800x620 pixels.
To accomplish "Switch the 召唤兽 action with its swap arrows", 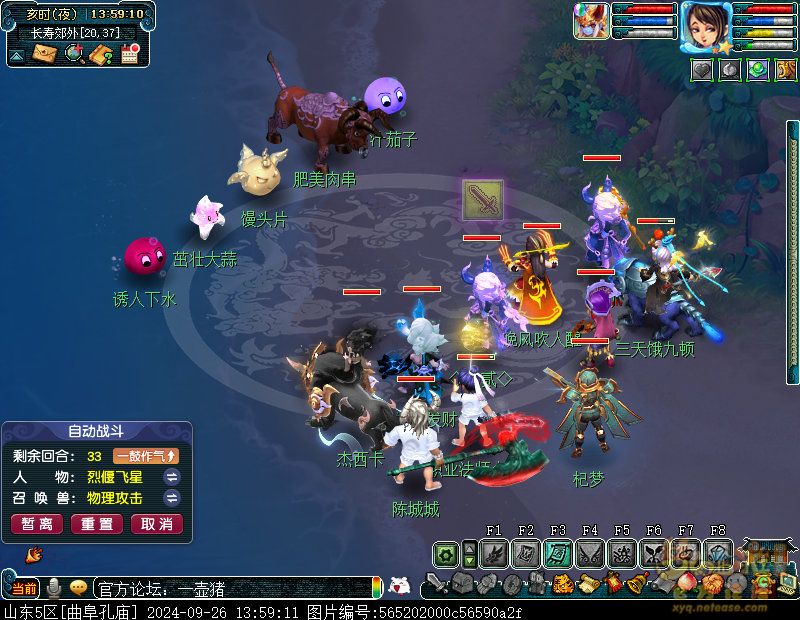I will point(172,498).
